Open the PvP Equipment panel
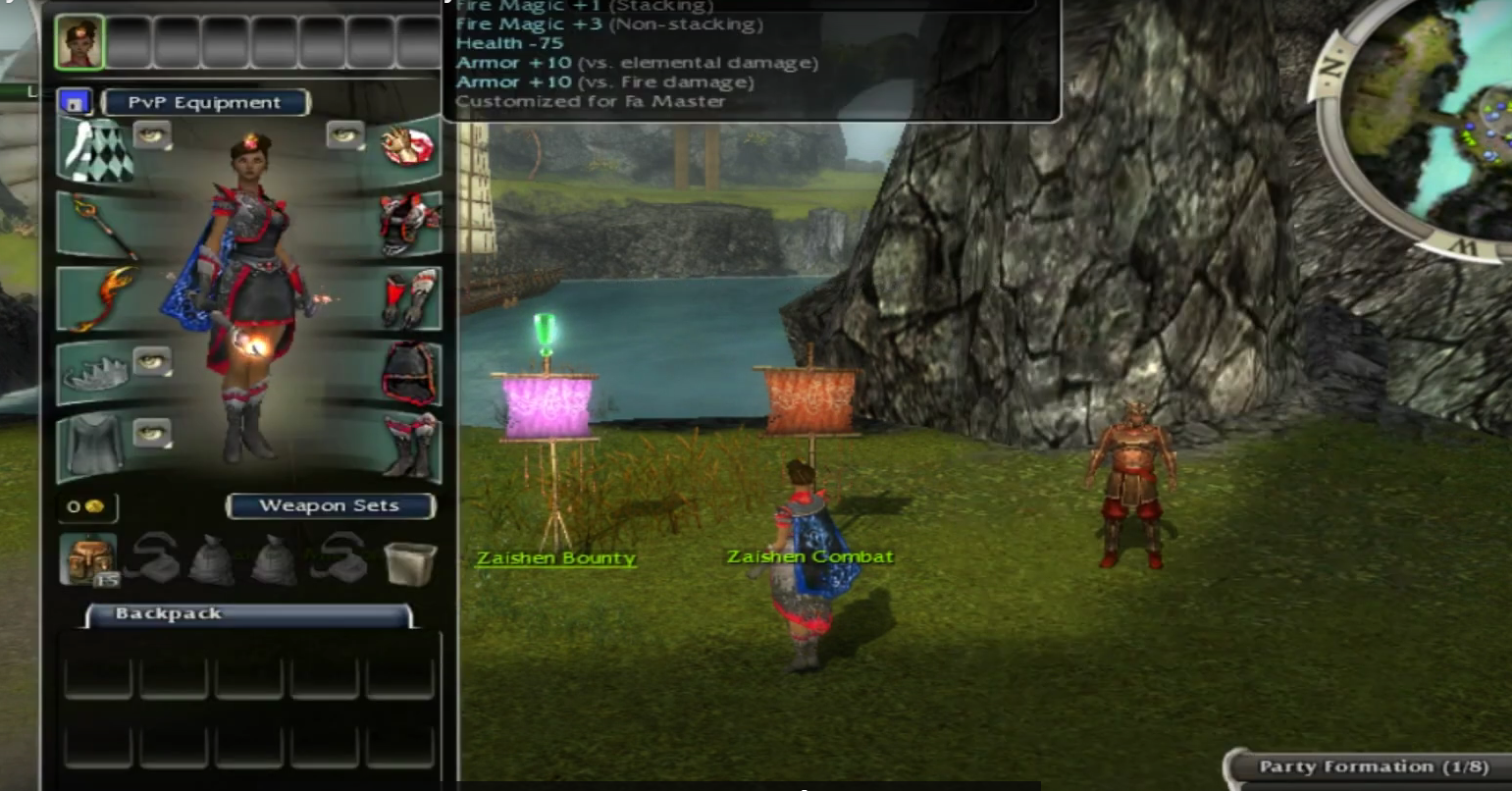 tap(204, 102)
